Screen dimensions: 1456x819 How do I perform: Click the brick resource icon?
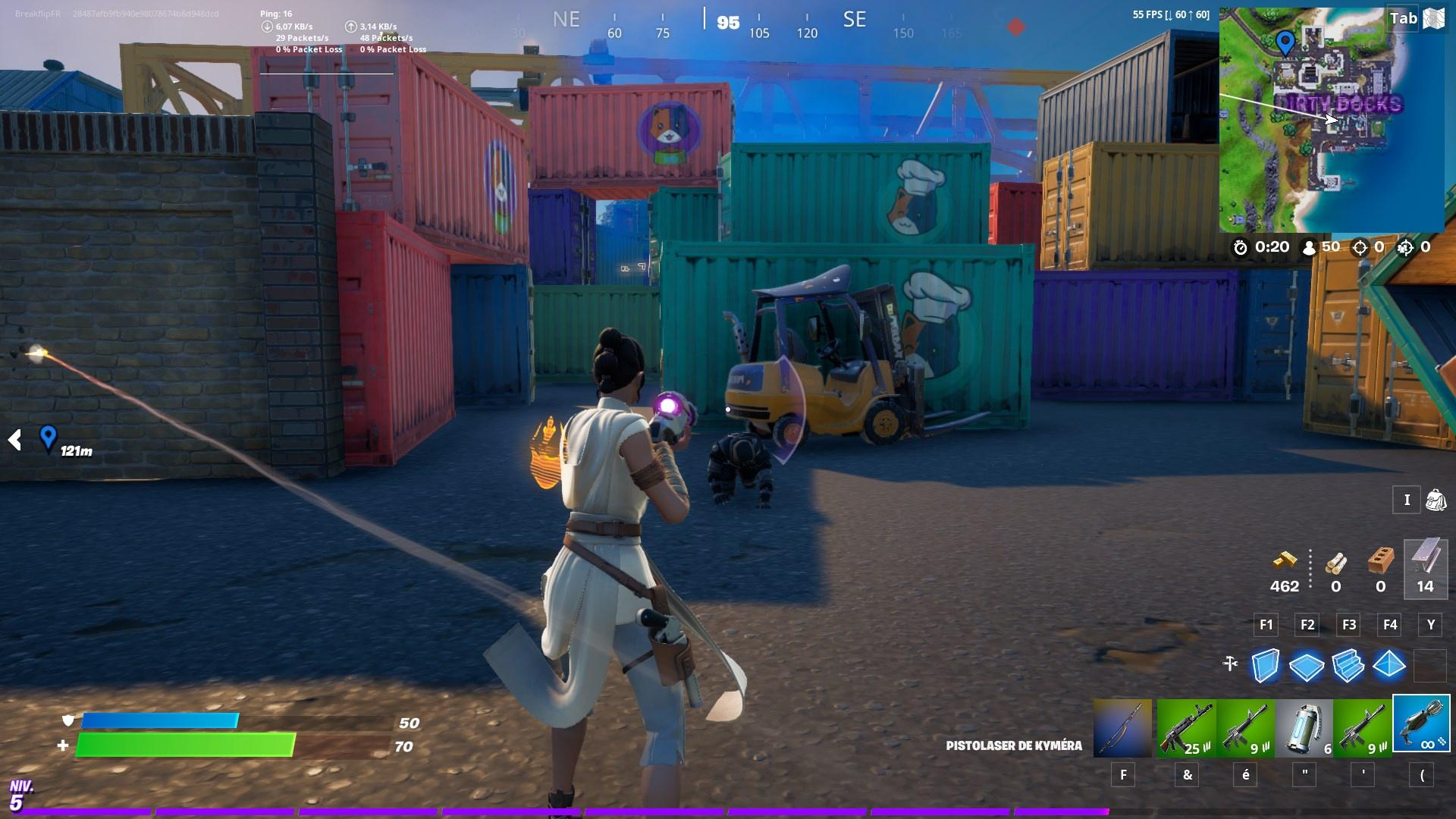point(1380,563)
